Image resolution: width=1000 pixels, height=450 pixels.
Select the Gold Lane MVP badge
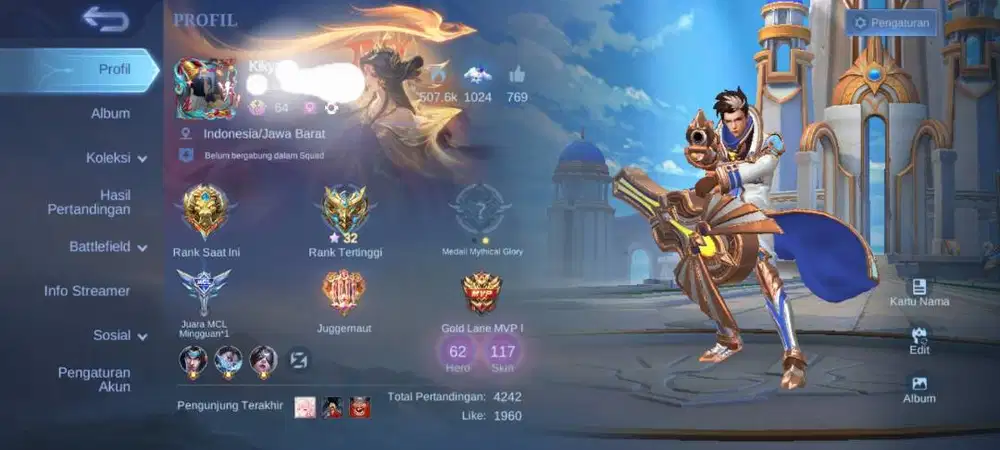click(x=482, y=292)
